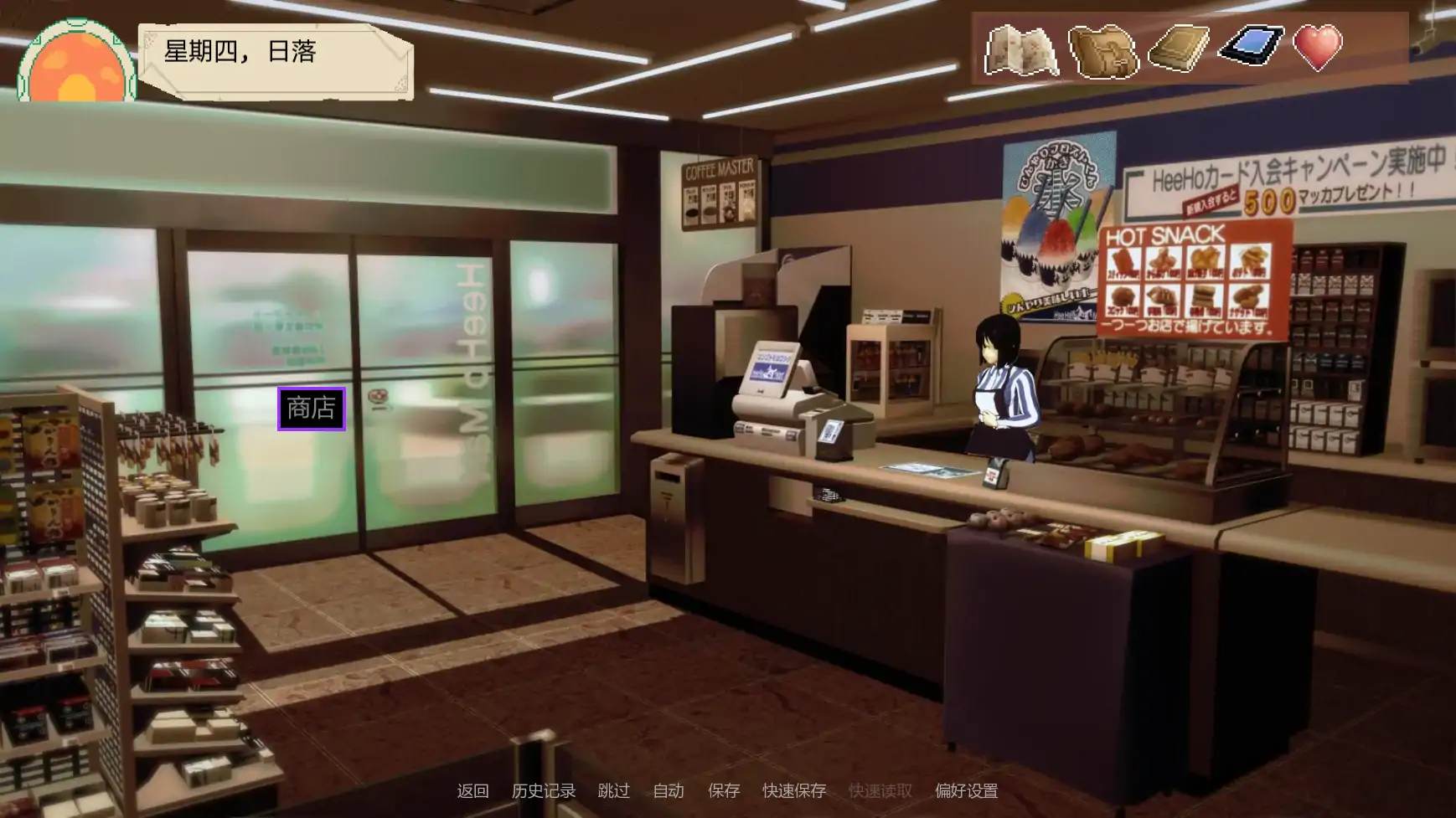Click 快速保存 to quick save
Screen dimensions: 1456x818
pos(793,790)
